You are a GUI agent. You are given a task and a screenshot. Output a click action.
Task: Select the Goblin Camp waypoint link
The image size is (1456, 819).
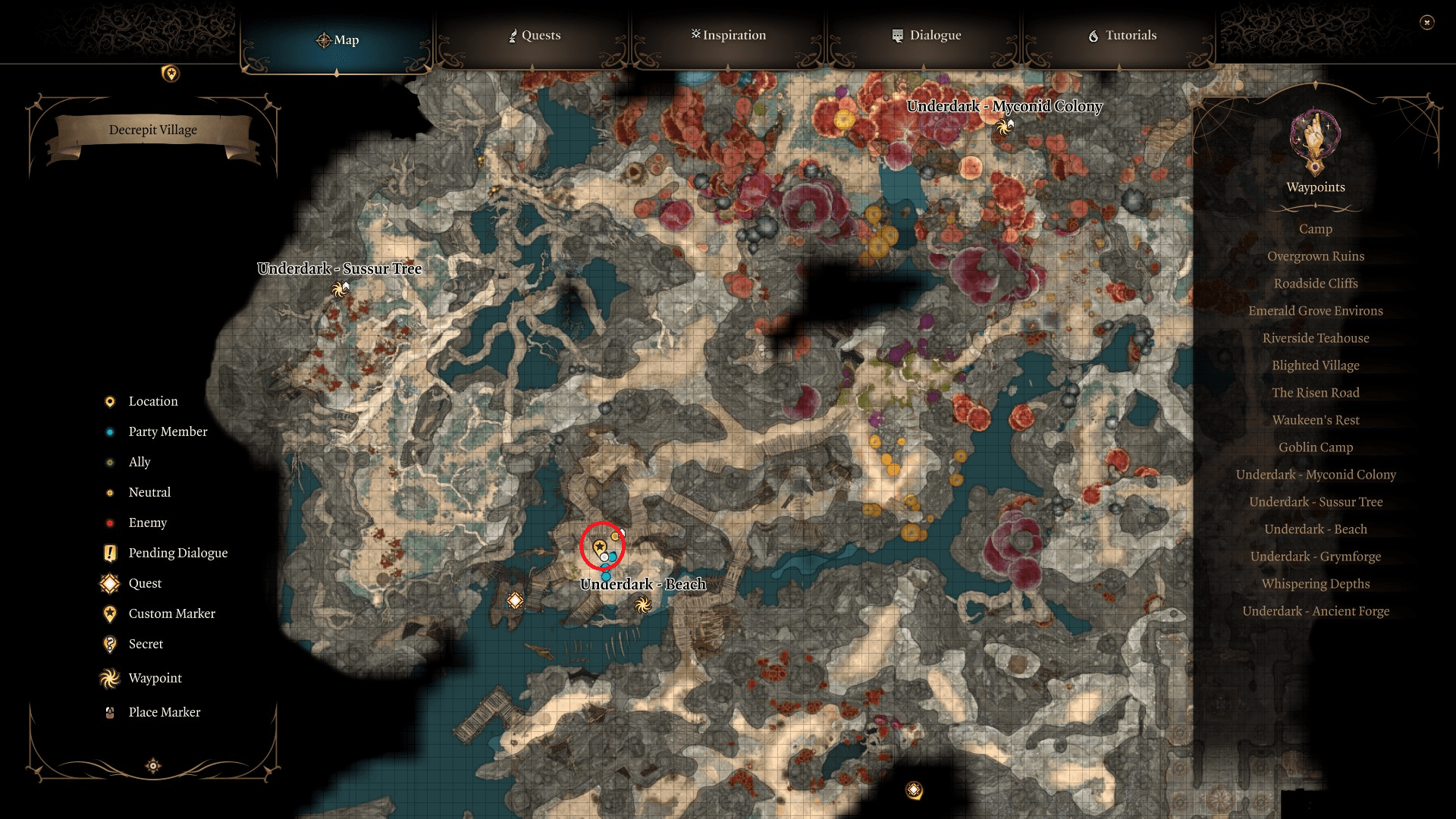click(x=1315, y=447)
